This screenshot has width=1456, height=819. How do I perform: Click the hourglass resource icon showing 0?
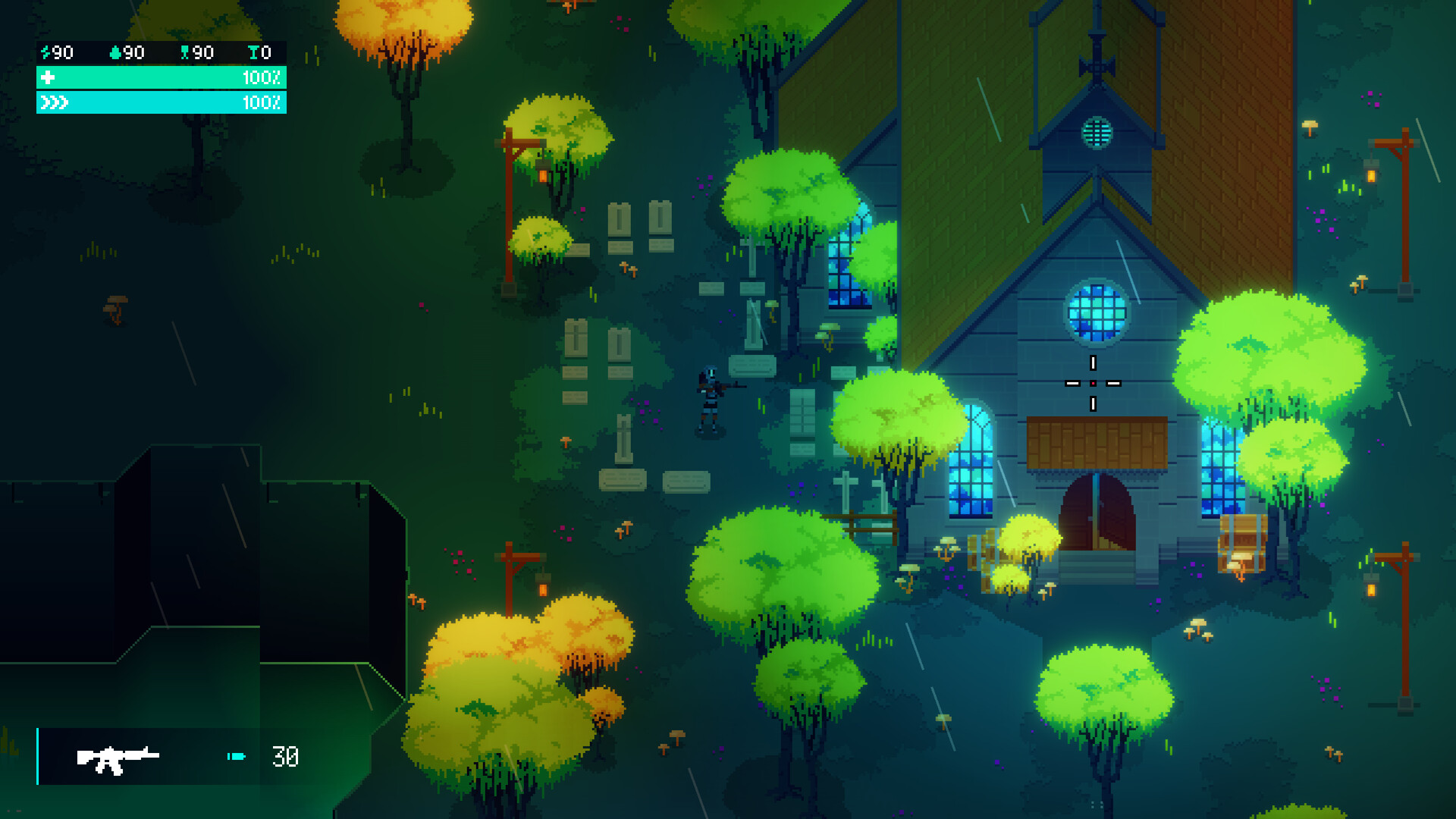pos(253,53)
